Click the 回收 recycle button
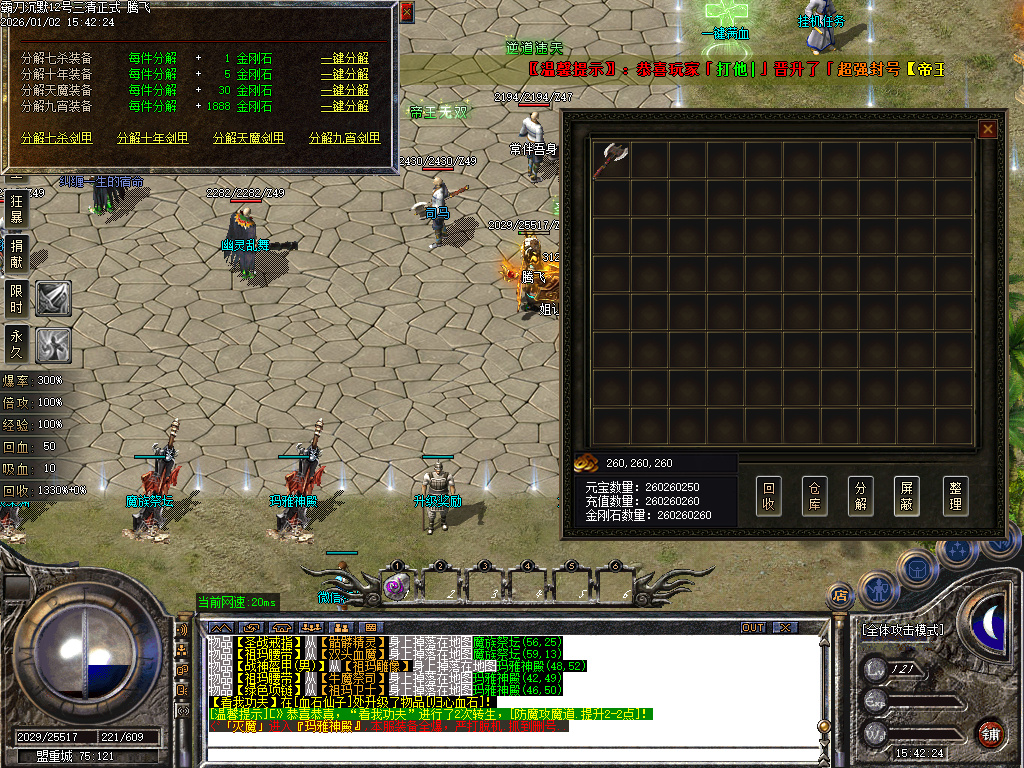Image resolution: width=1024 pixels, height=768 pixels. click(768, 496)
